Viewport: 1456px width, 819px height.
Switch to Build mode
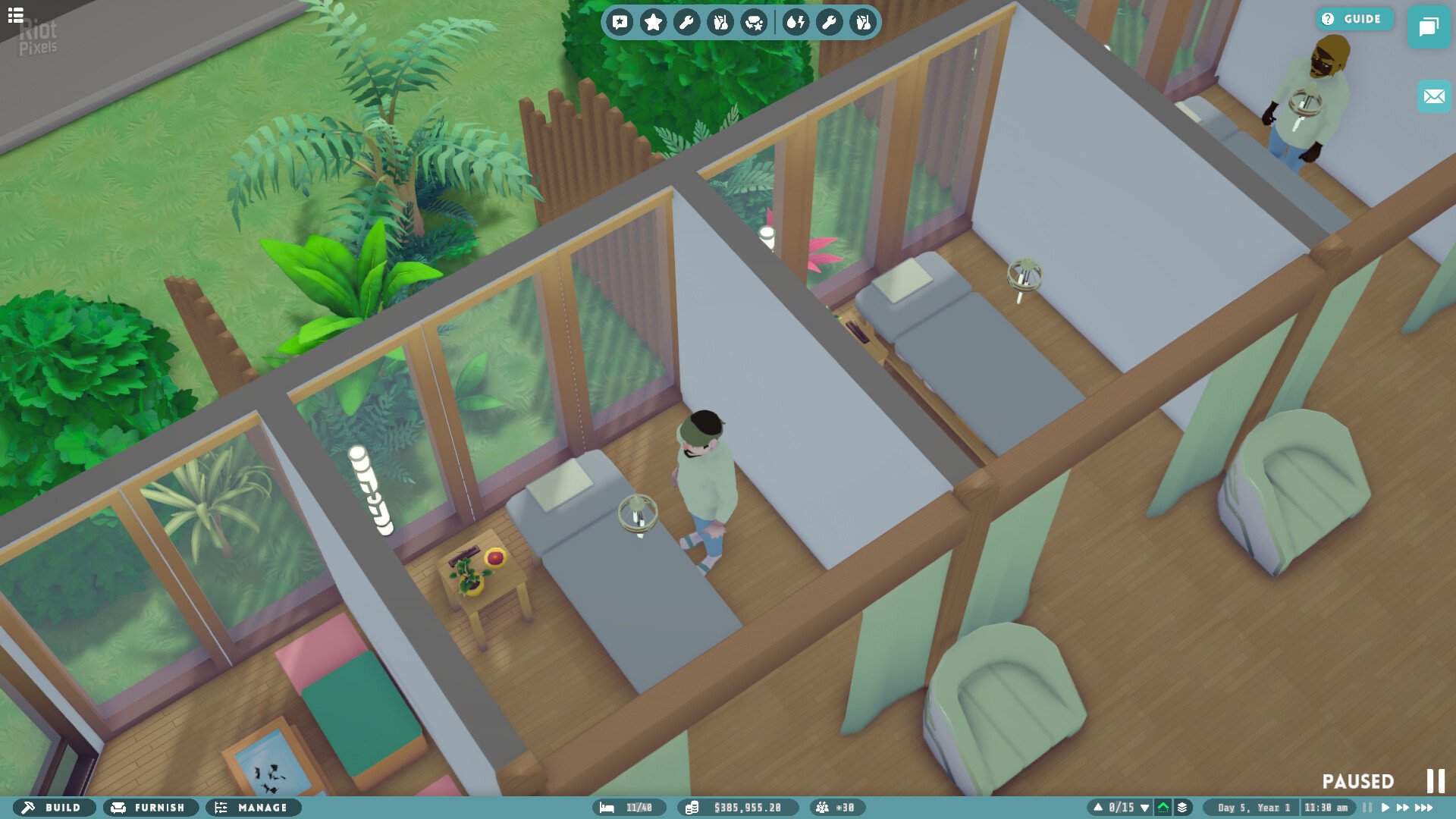coord(55,808)
